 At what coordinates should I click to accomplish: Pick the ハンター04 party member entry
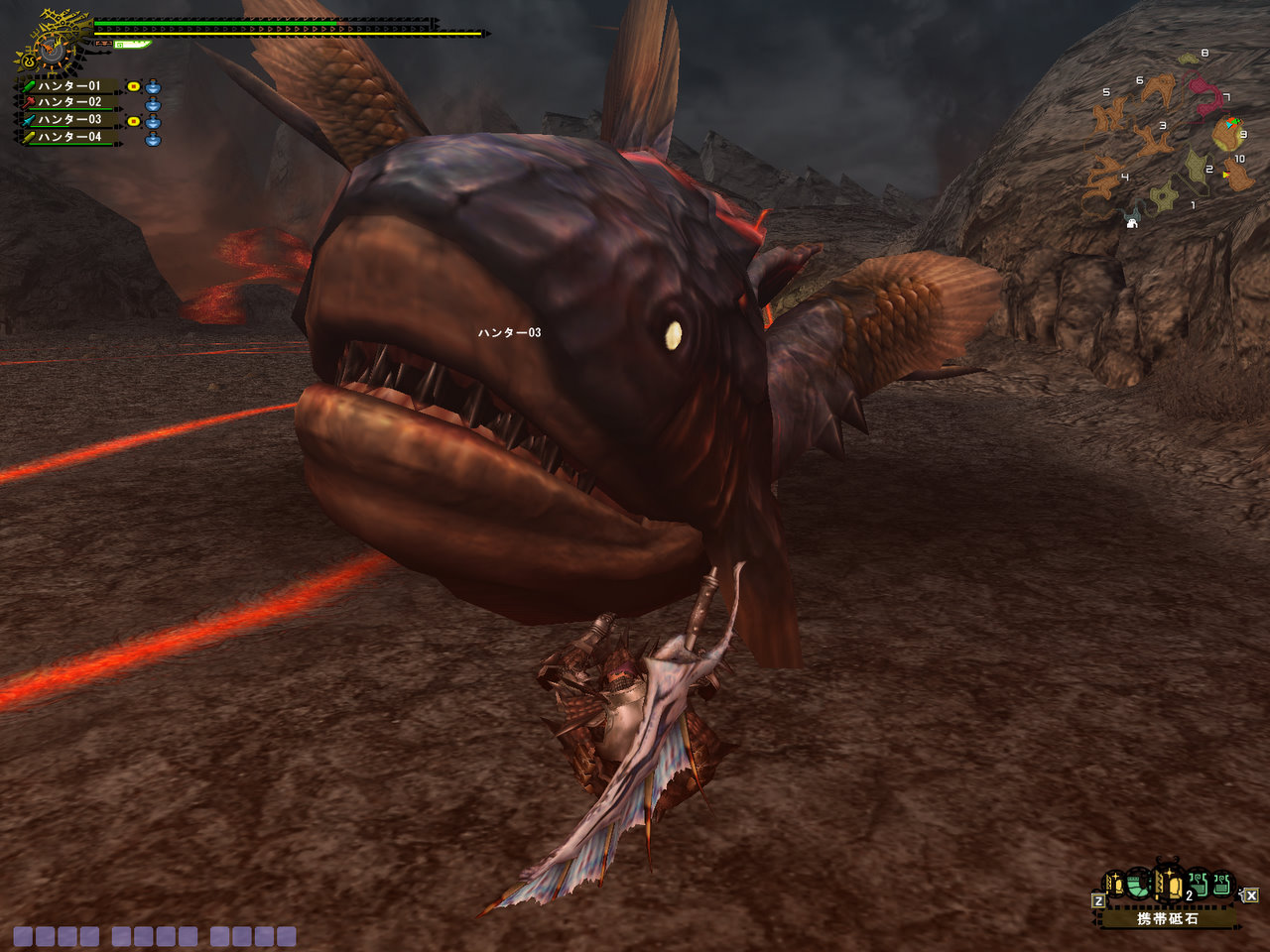tap(69, 137)
